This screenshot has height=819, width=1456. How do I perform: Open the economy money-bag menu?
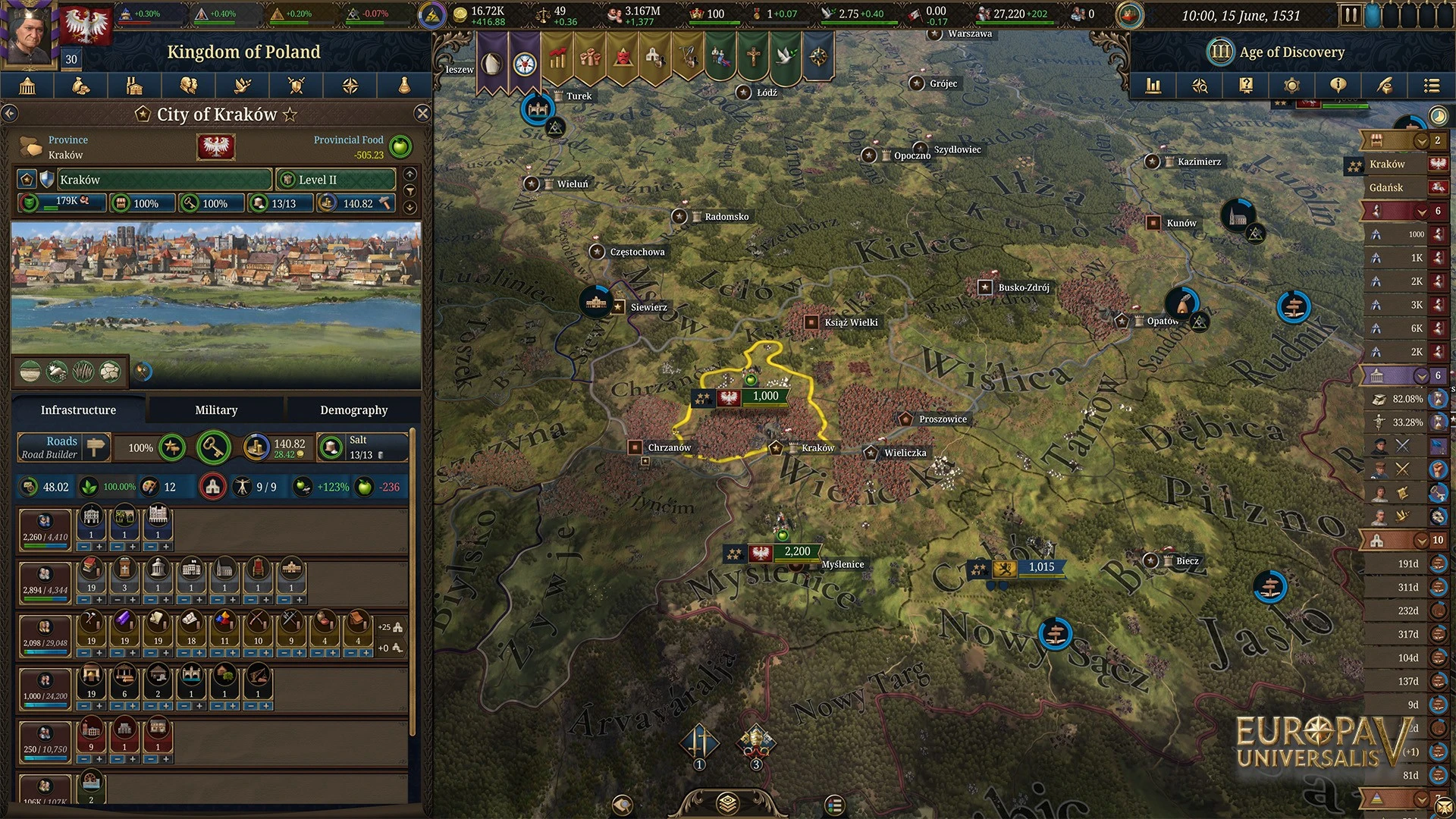pyautogui.click(x=80, y=86)
